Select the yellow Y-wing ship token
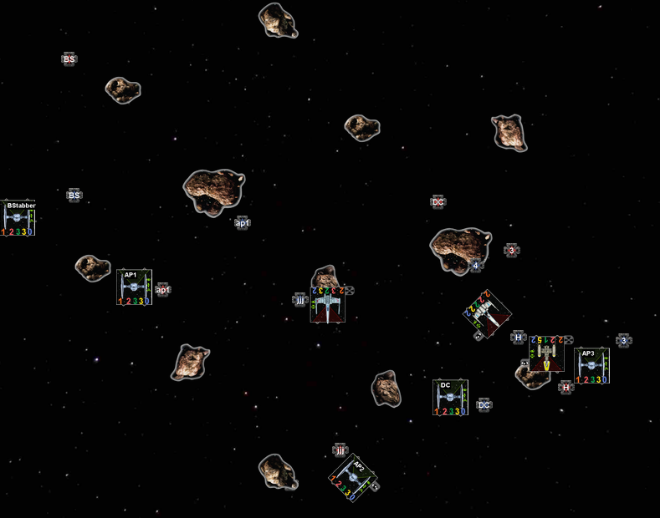Viewport: 660px width, 518px height. pyautogui.click(x=546, y=354)
